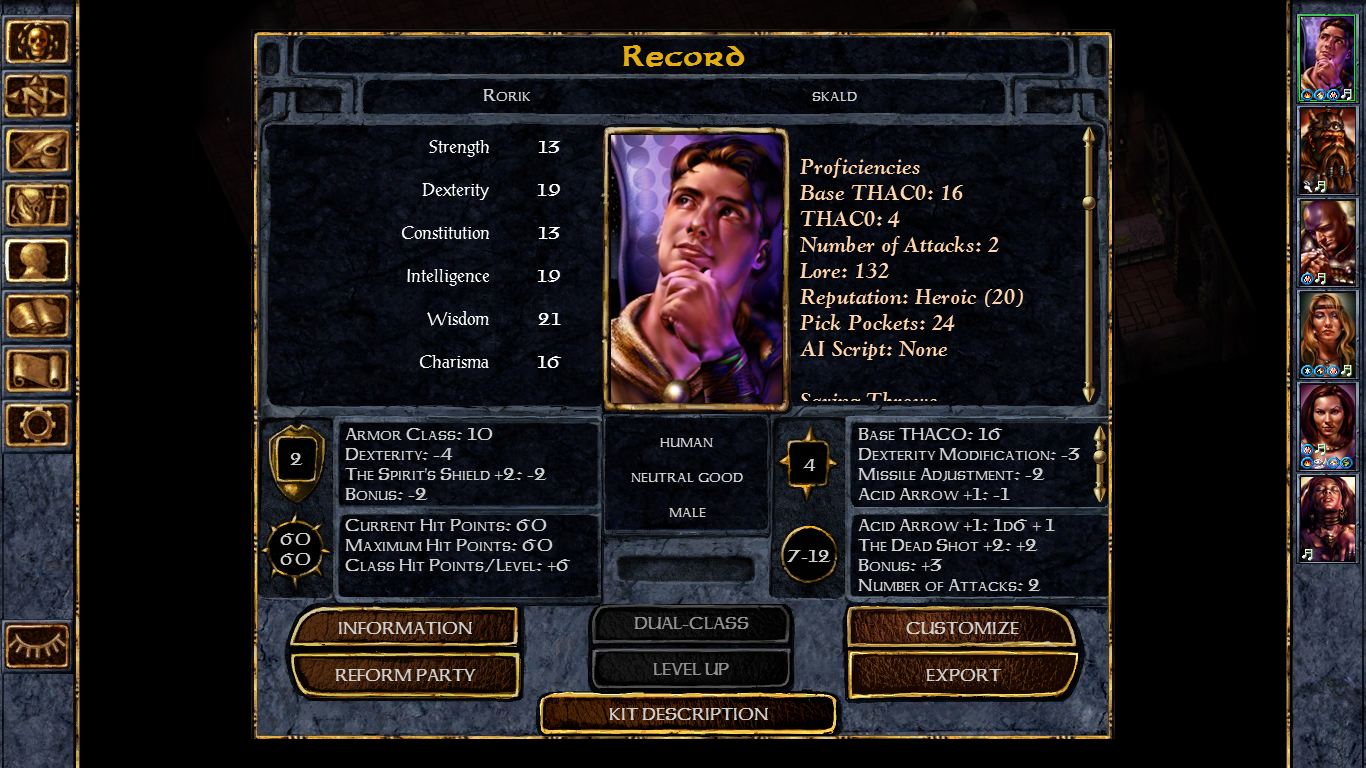Screen dimensions: 1366x768
Task: Select the blonde braided woman portrait
Action: tap(1326, 334)
